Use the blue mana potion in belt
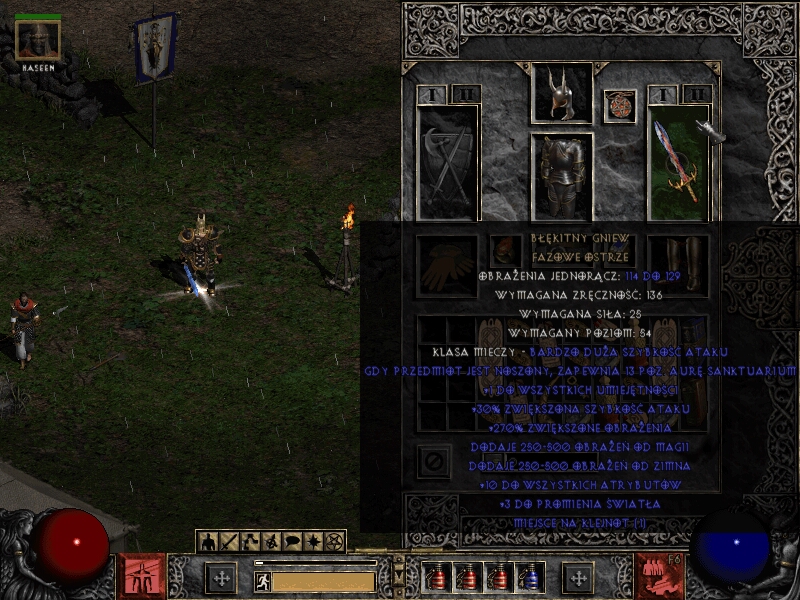This screenshot has width=800, height=600. point(530,577)
